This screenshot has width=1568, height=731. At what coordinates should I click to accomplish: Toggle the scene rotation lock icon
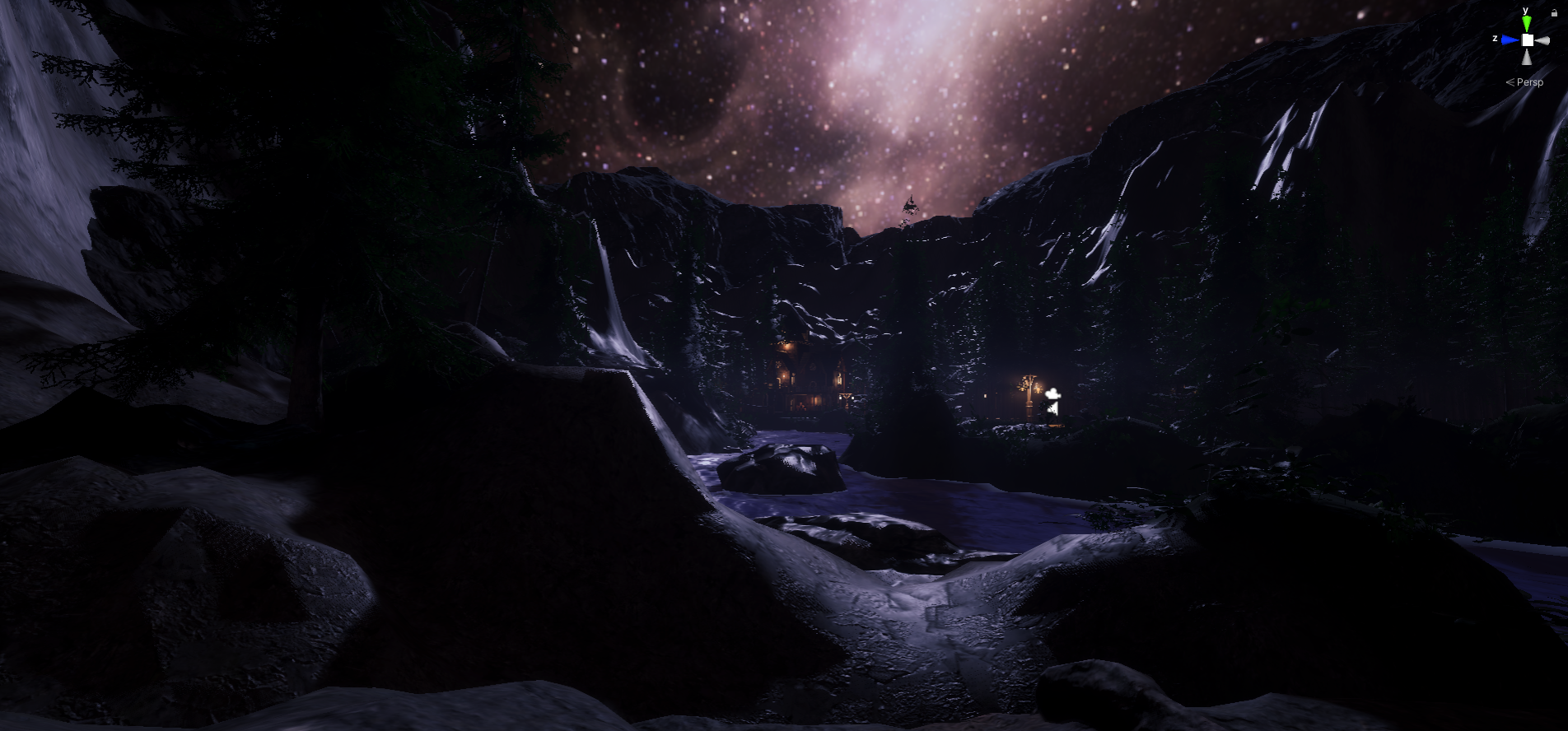coord(1554,13)
